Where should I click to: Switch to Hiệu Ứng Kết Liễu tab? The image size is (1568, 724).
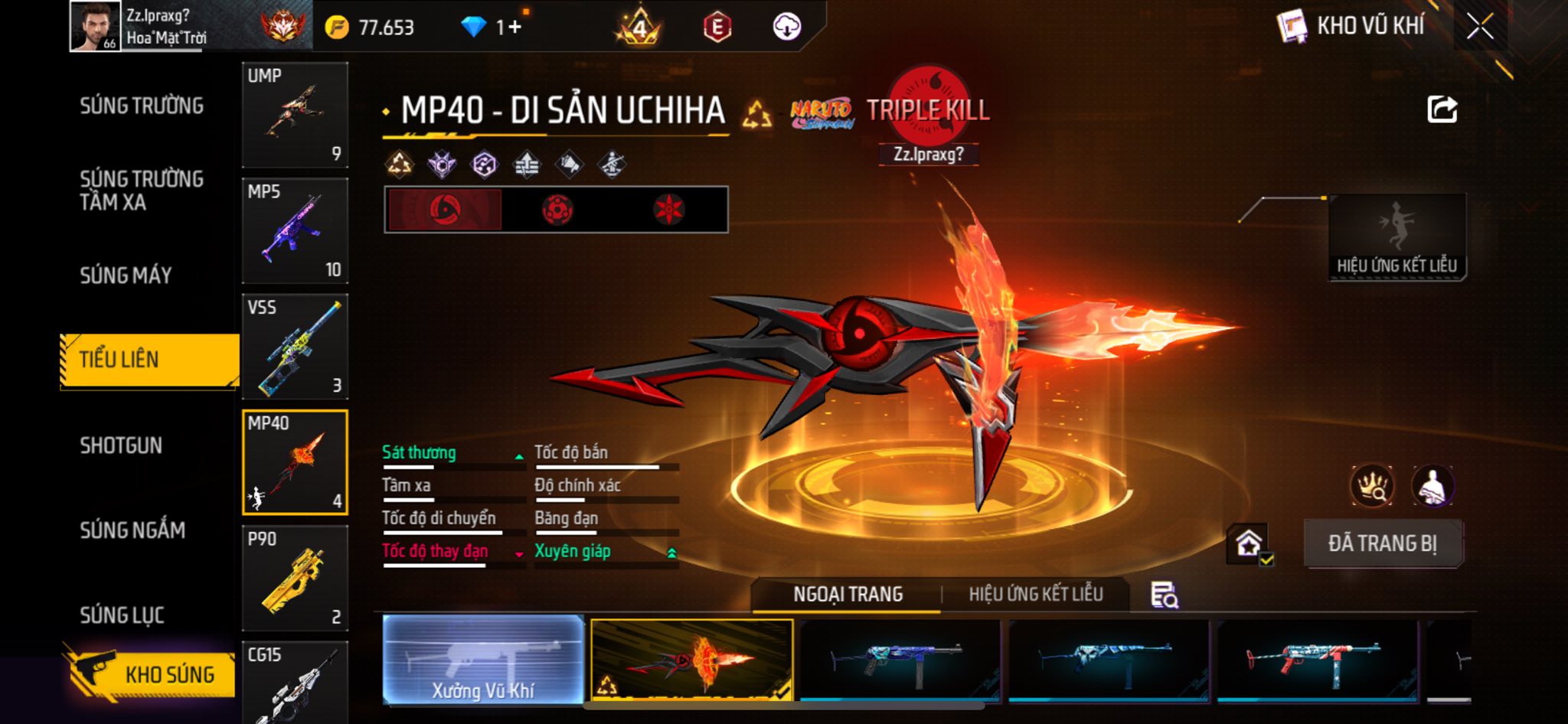click(1035, 594)
